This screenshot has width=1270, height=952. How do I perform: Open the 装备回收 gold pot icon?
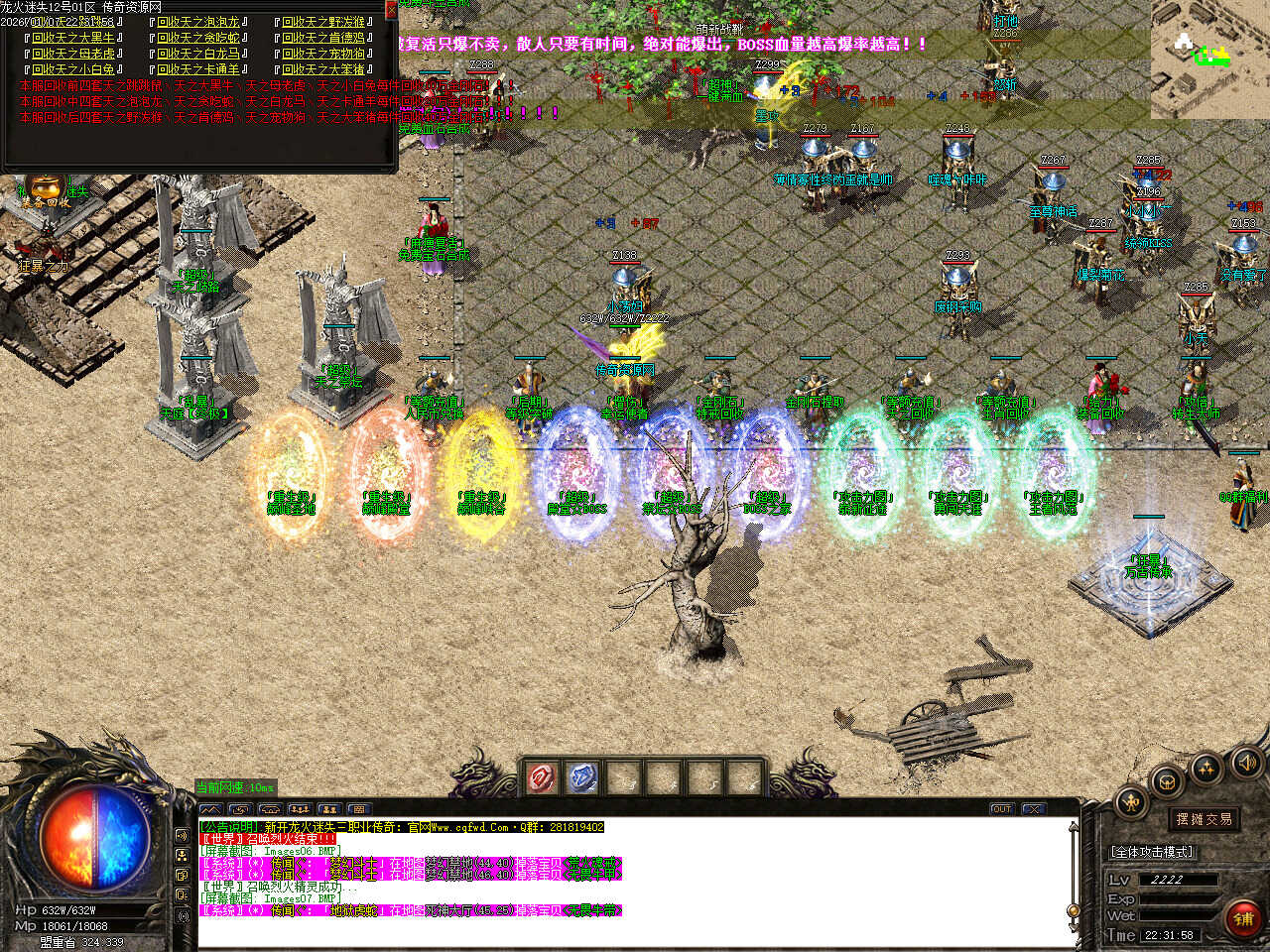point(45,188)
